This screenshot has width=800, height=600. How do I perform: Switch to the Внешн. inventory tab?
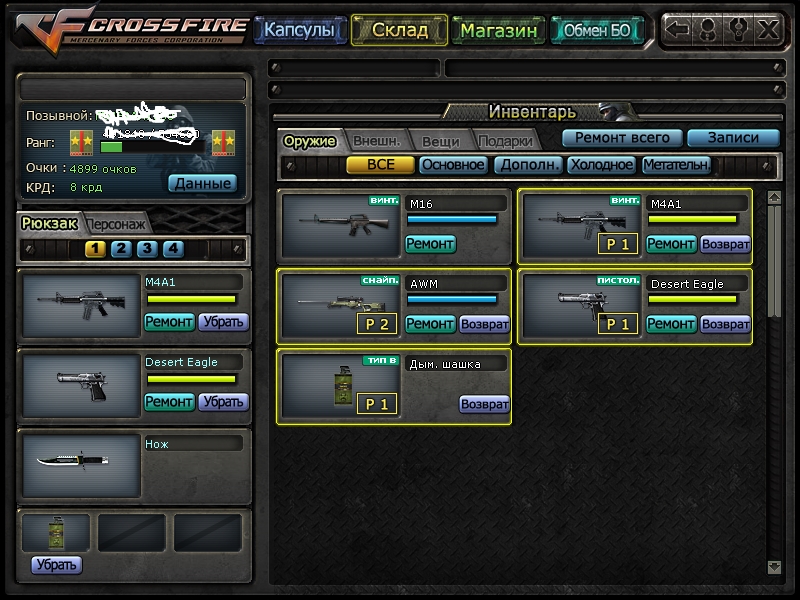click(377, 141)
